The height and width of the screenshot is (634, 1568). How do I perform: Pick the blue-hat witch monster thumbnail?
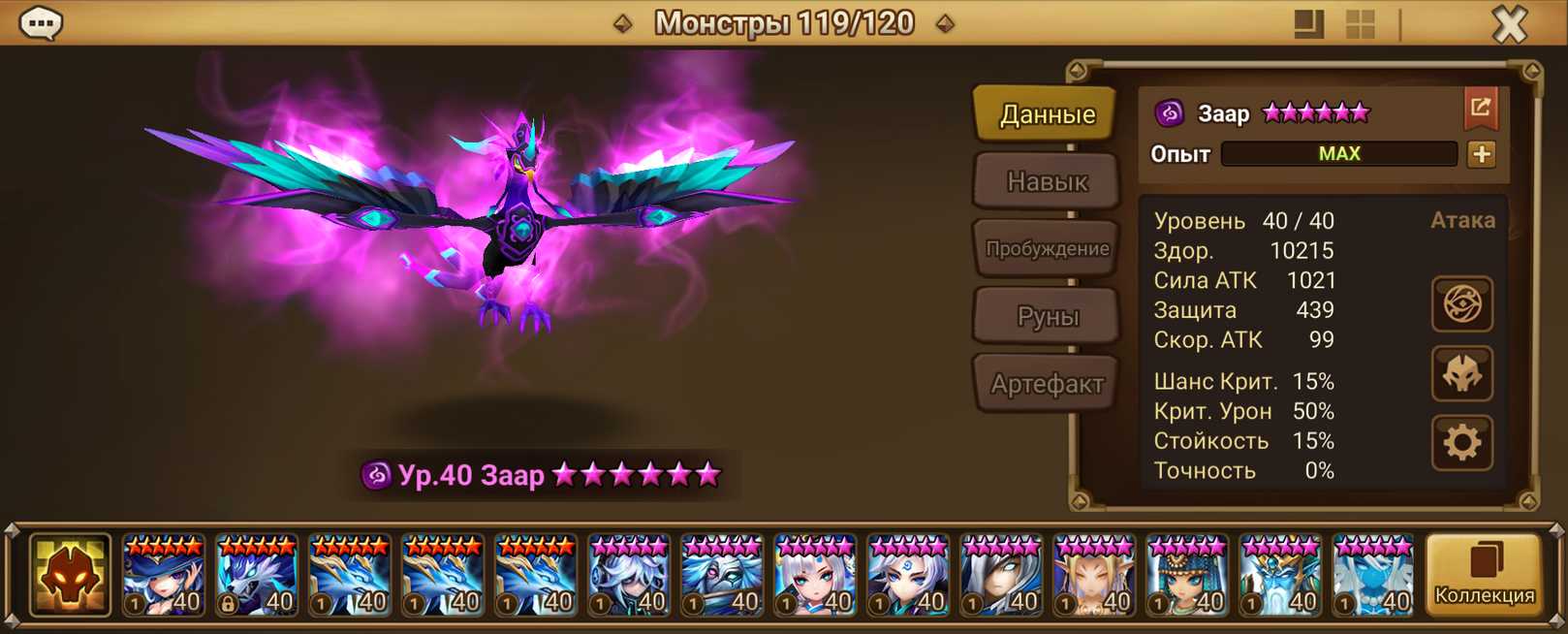click(x=164, y=576)
